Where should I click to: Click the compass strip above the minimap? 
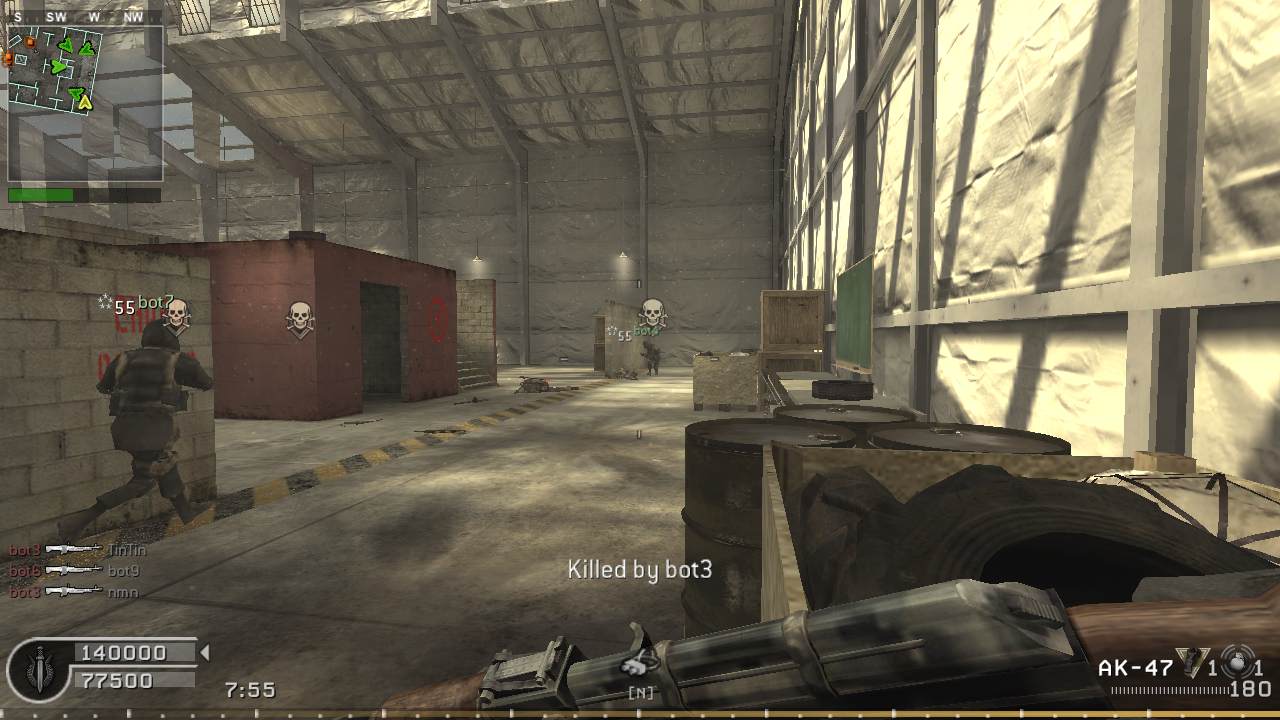pos(85,17)
